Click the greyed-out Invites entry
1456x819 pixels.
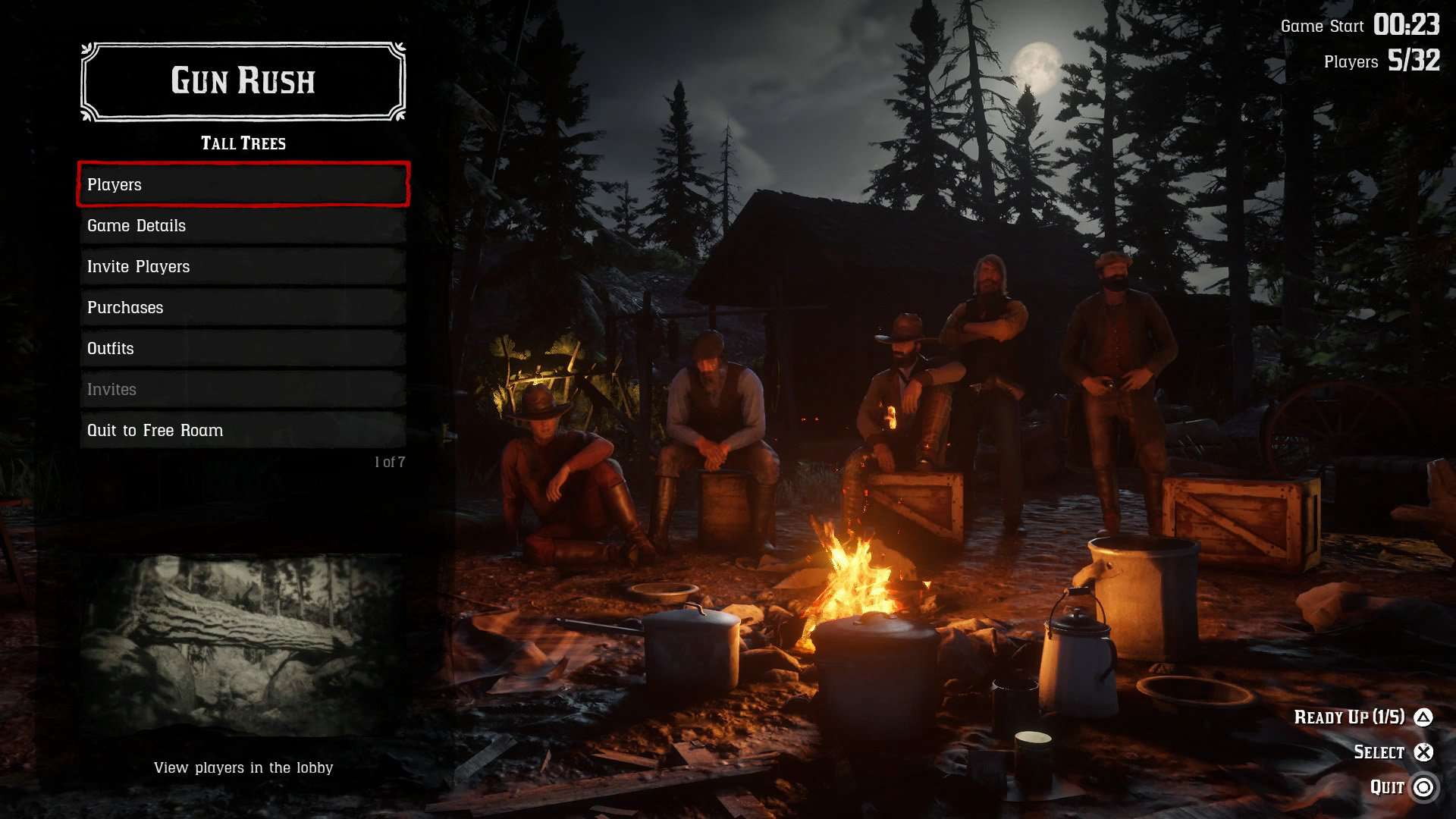point(242,389)
